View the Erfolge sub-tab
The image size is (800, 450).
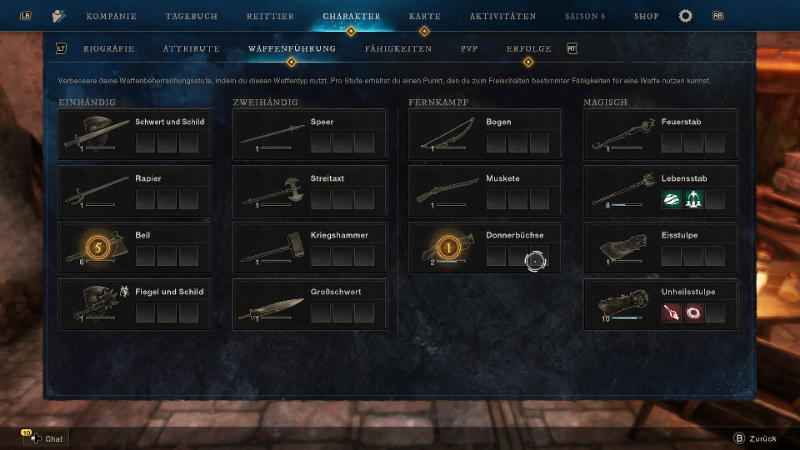(x=528, y=48)
